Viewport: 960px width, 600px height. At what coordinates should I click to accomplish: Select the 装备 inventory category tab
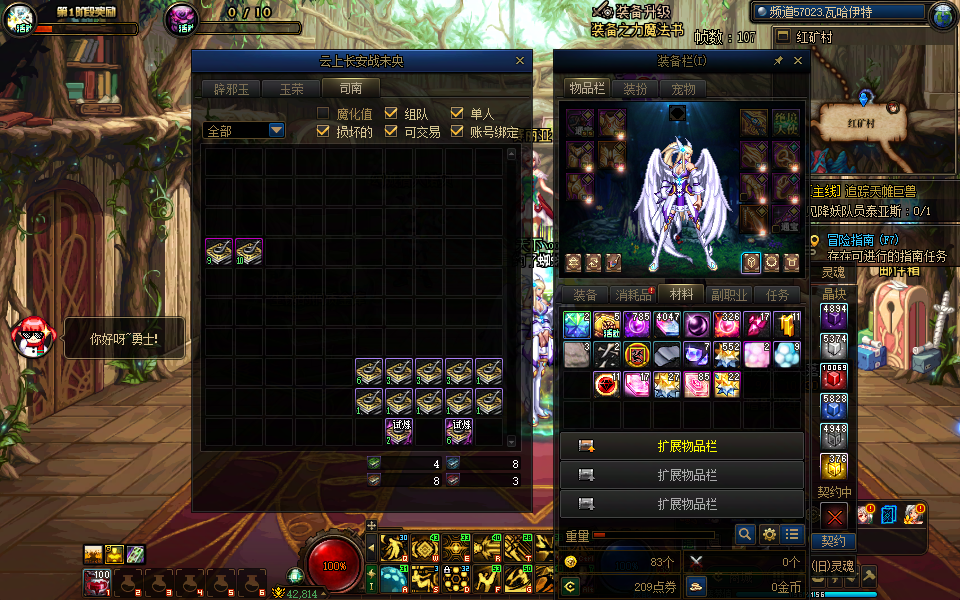tap(584, 295)
